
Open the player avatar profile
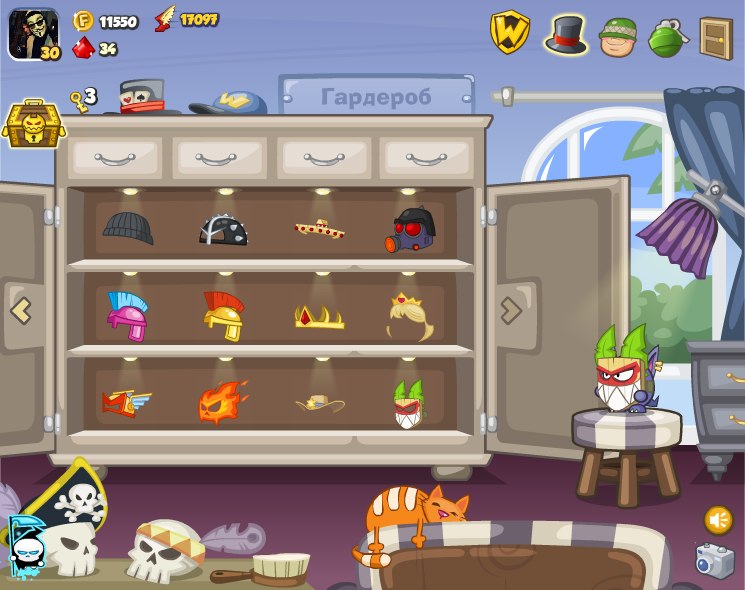tap(33, 33)
